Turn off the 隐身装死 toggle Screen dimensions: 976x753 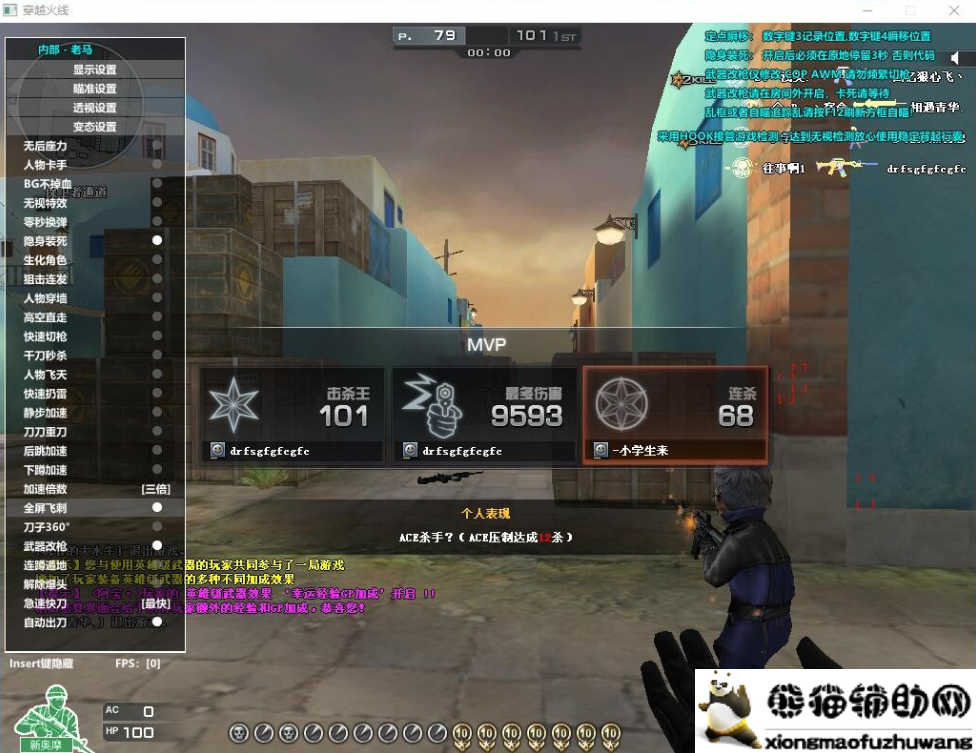[x=157, y=241]
